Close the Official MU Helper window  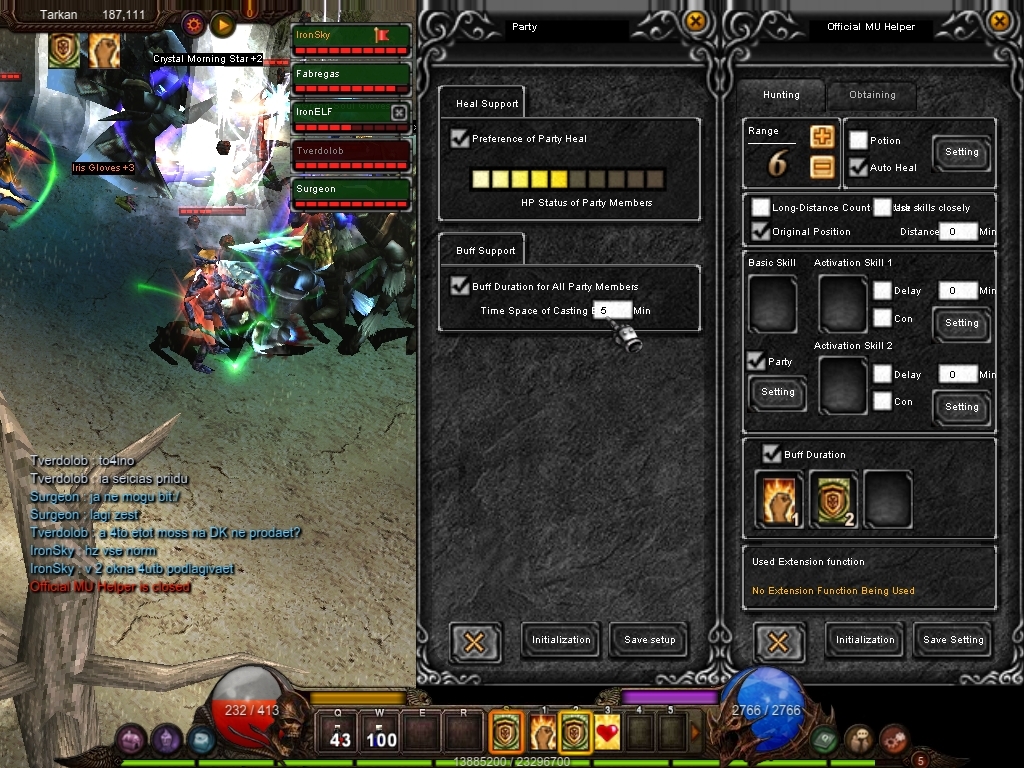[999, 21]
